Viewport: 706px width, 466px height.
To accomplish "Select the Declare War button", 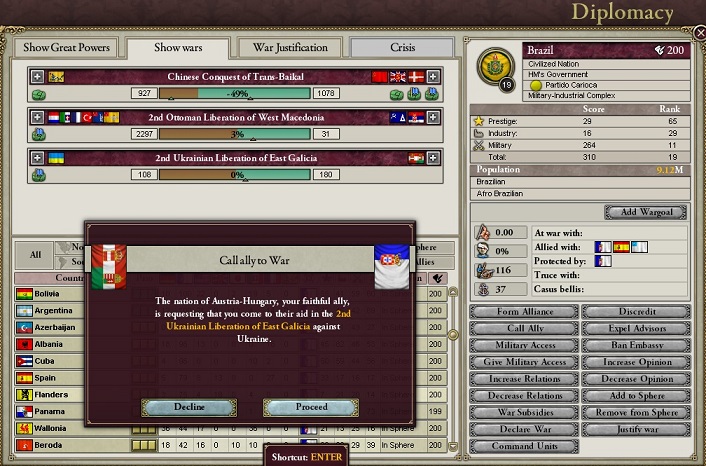I will (523, 429).
